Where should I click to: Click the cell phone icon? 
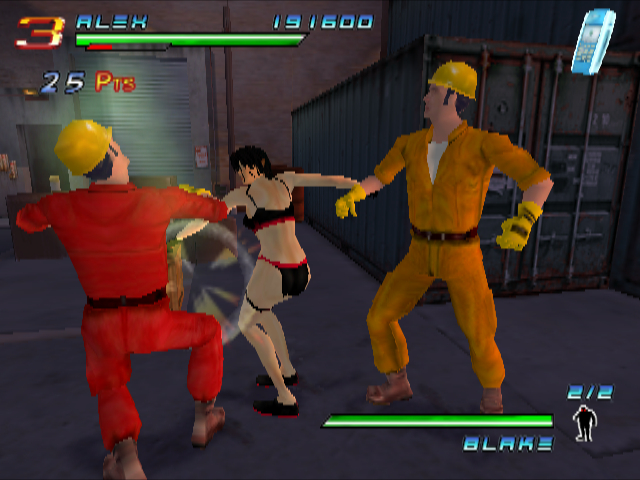(592, 41)
